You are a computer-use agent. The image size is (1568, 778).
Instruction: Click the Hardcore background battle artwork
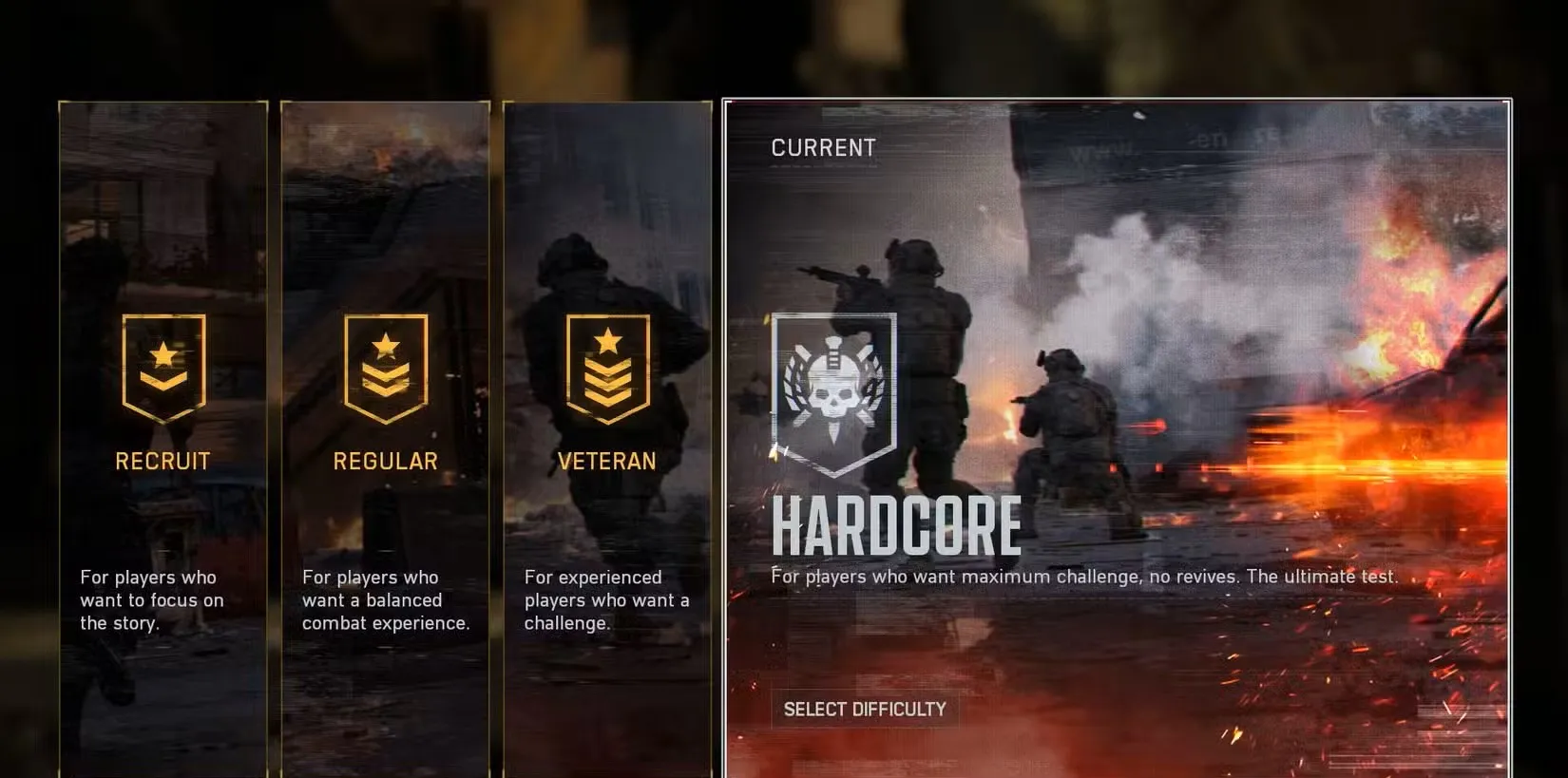click(1283, 285)
